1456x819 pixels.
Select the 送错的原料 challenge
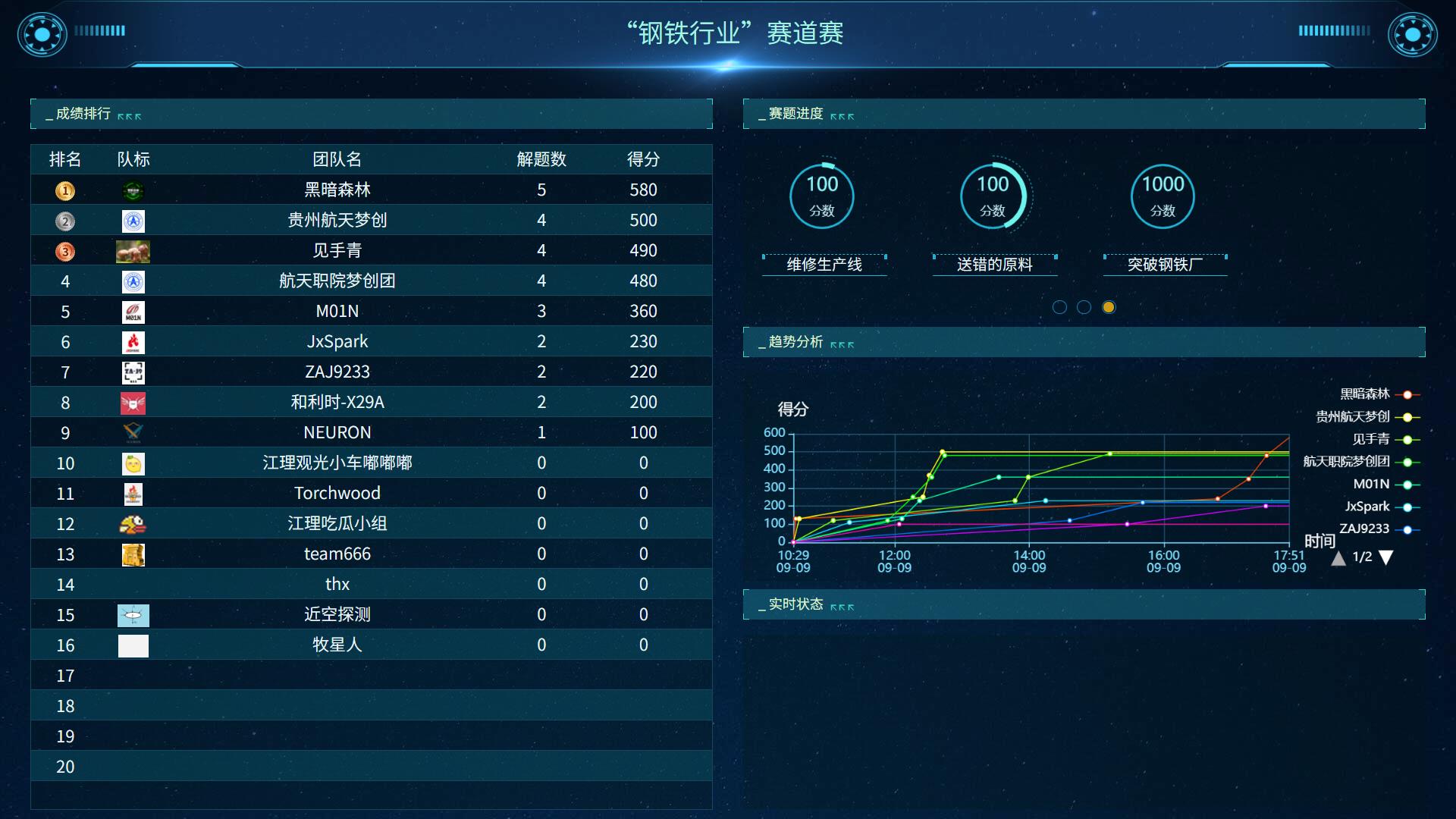994,264
